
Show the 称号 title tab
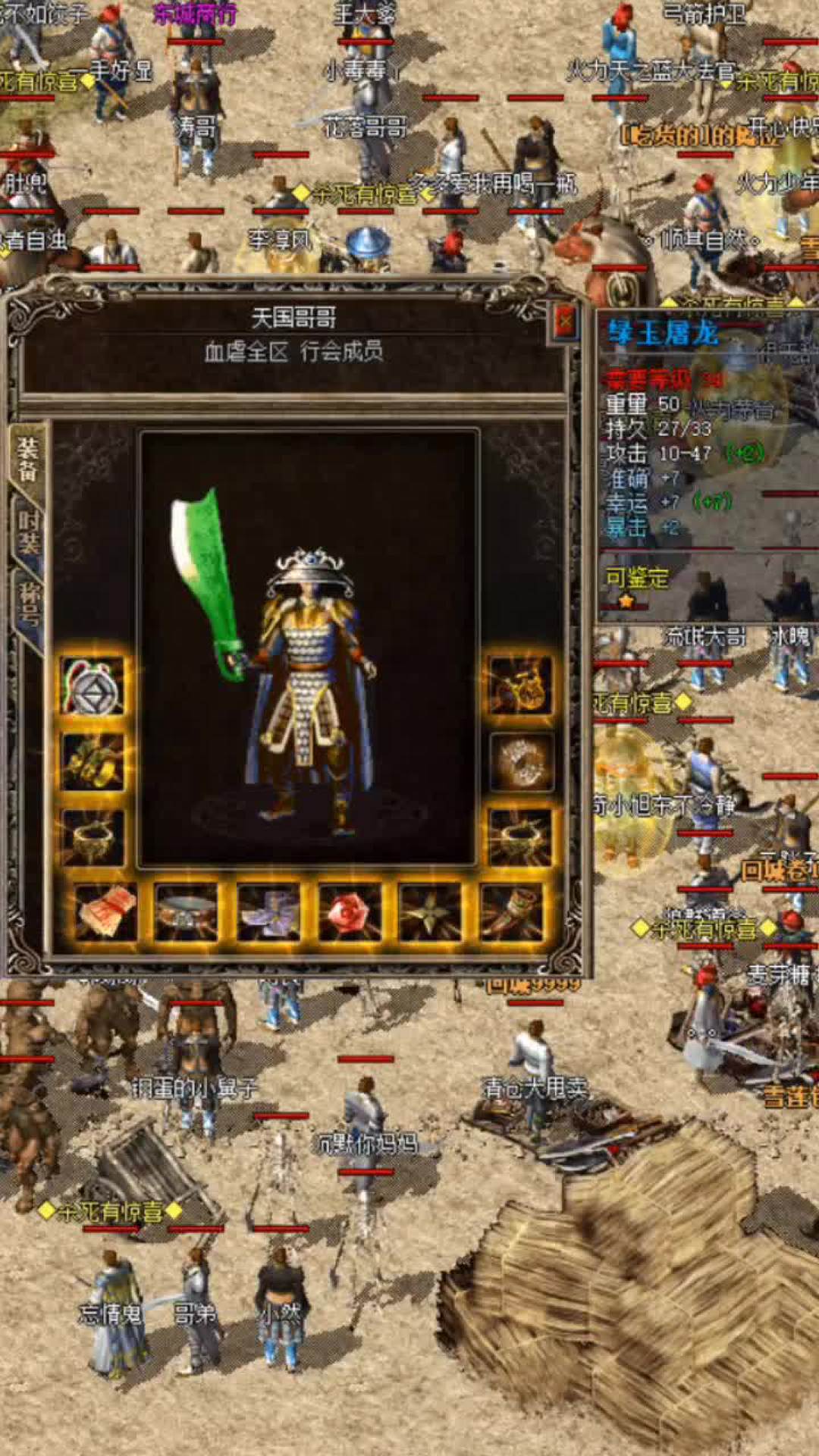point(28,604)
